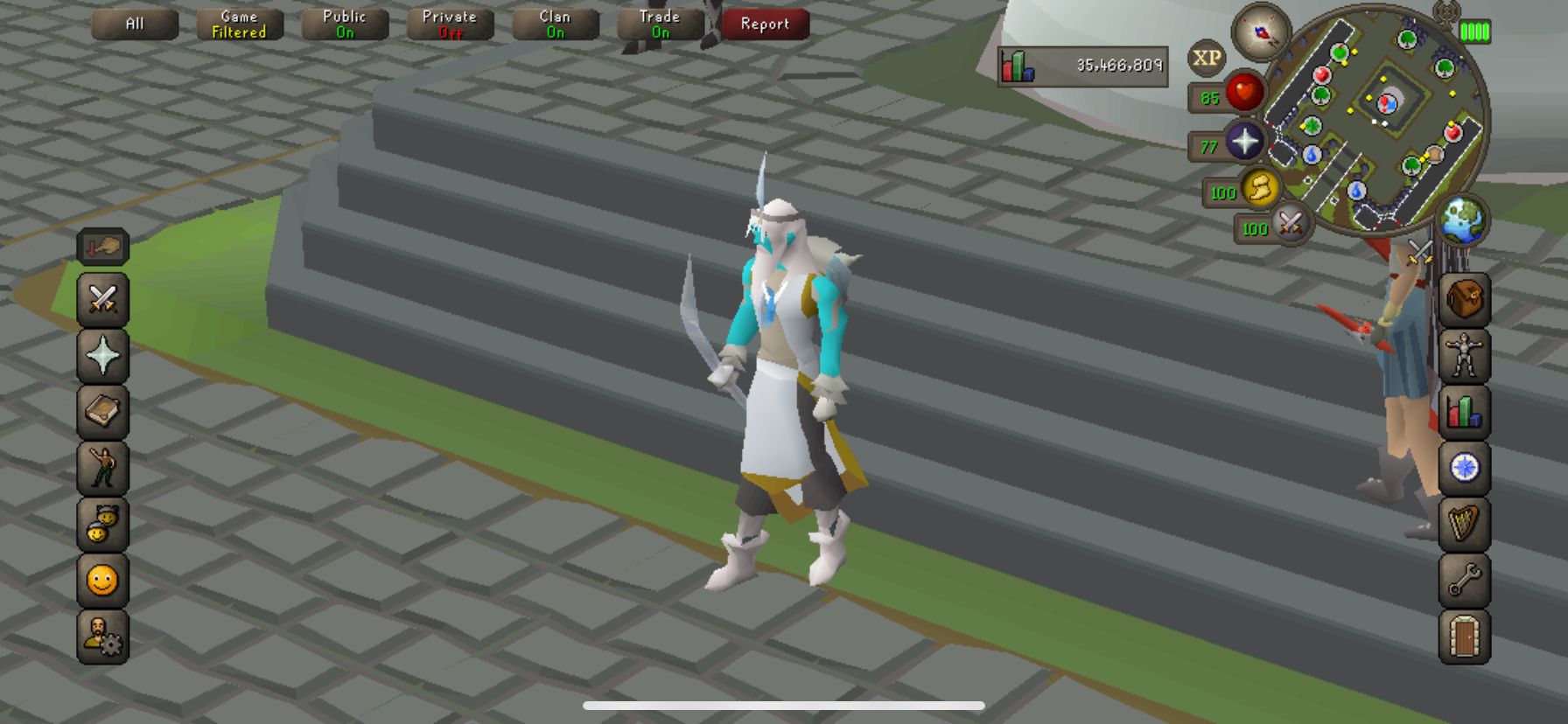Toggle Public chat off
This screenshot has height=724, width=1568.
pyautogui.click(x=344, y=24)
